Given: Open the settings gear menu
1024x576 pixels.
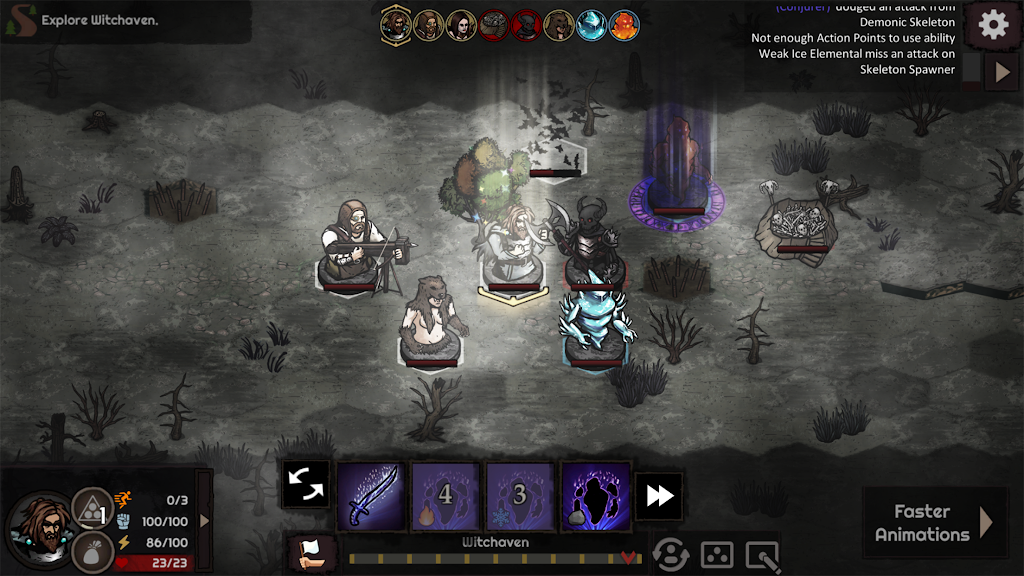Looking at the screenshot, I should [x=993, y=25].
